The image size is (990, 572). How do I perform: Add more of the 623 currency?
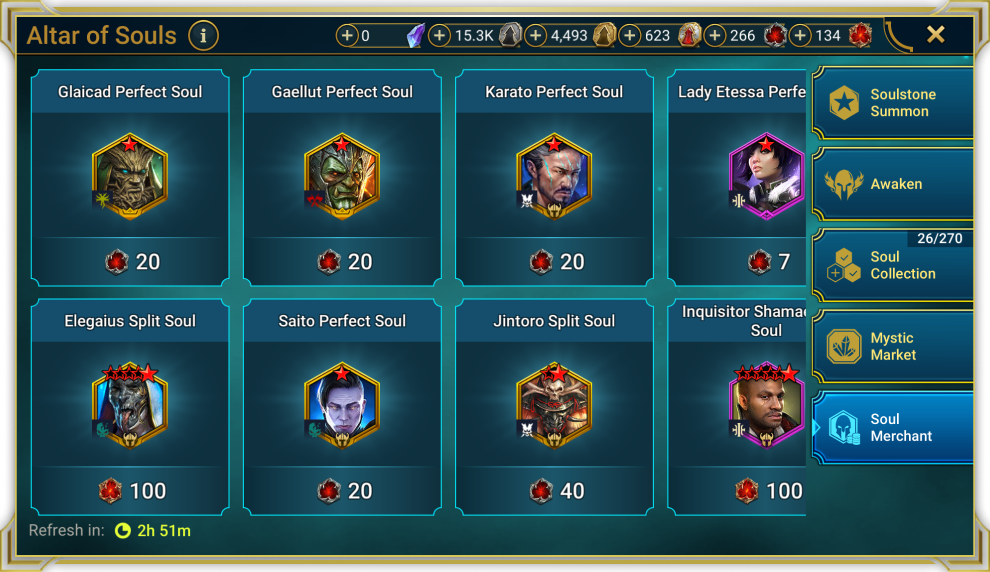coord(630,36)
